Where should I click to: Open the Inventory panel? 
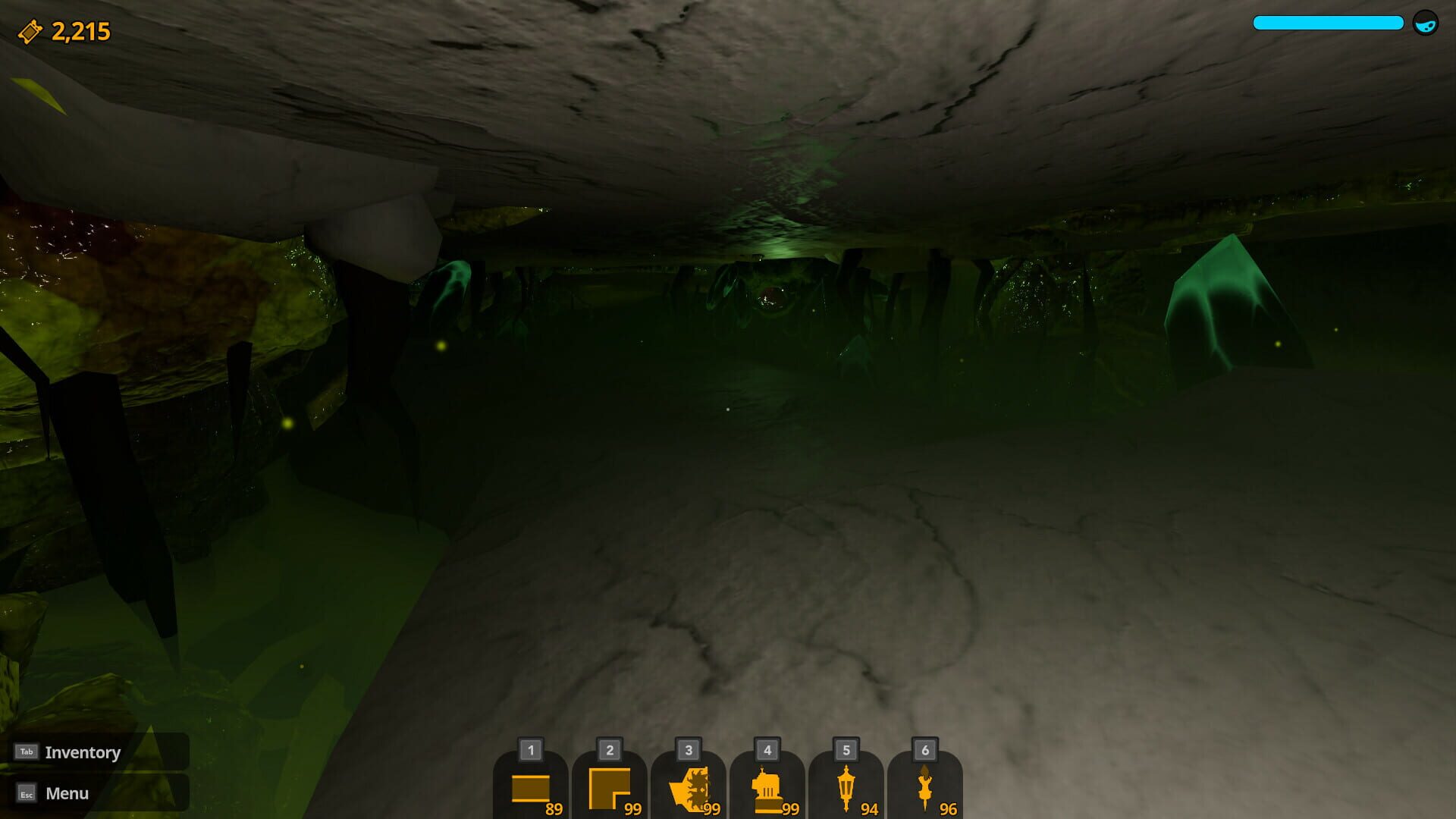pos(82,752)
